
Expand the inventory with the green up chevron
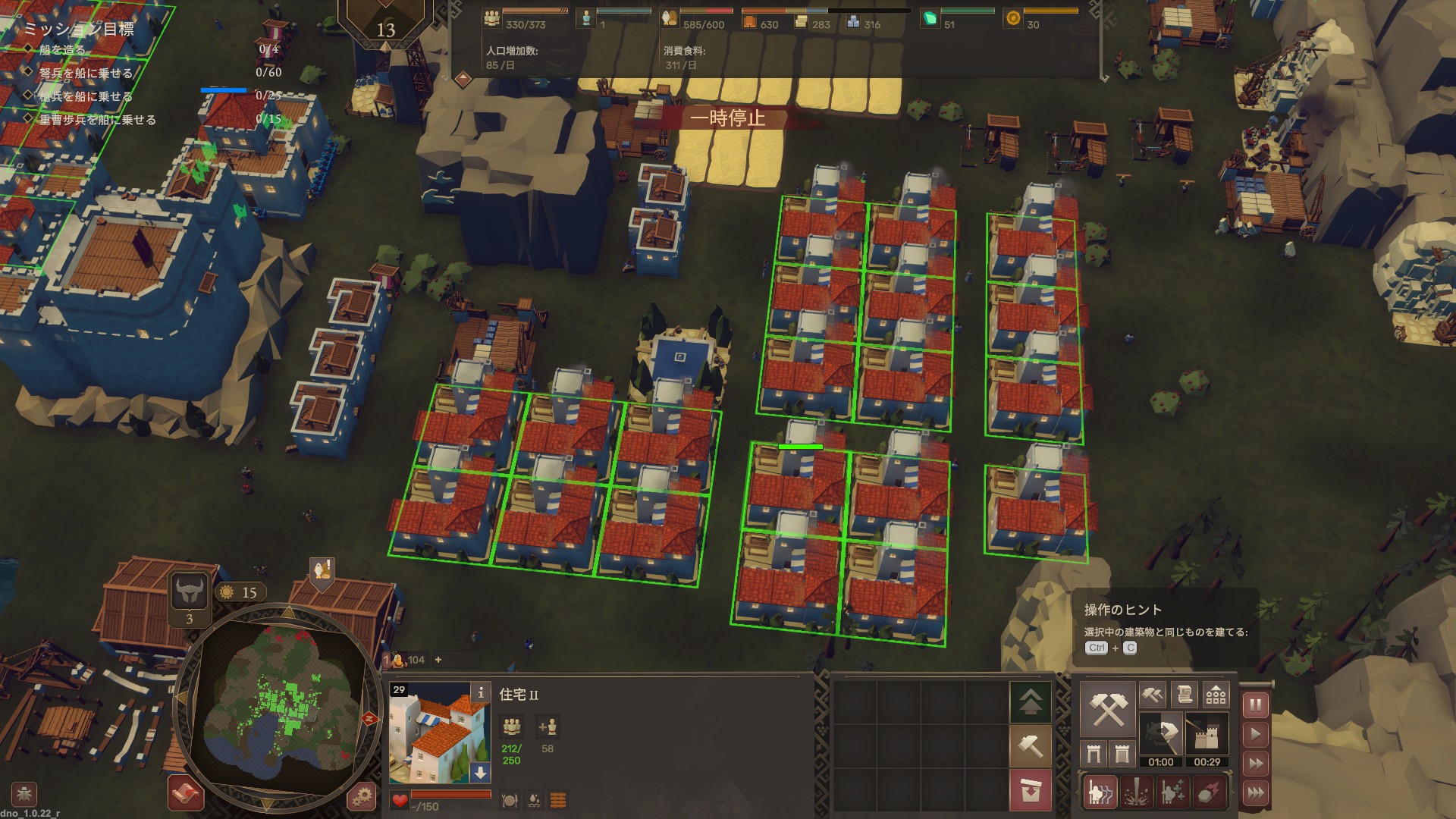[x=1031, y=702]
